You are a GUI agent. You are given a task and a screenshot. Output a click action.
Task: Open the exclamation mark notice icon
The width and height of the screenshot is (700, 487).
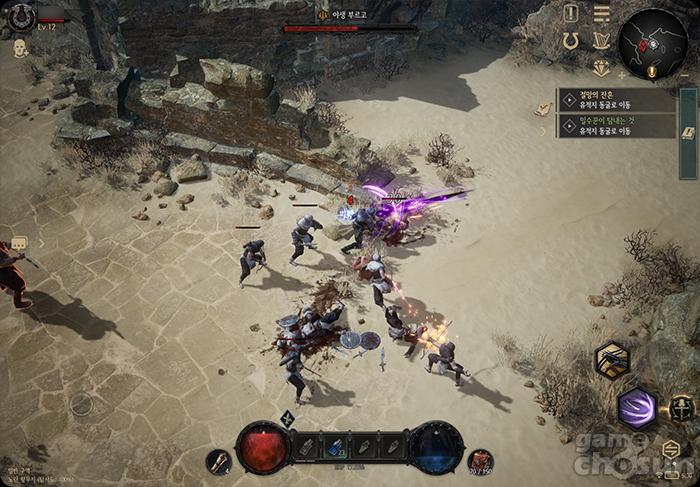point(571,13)
